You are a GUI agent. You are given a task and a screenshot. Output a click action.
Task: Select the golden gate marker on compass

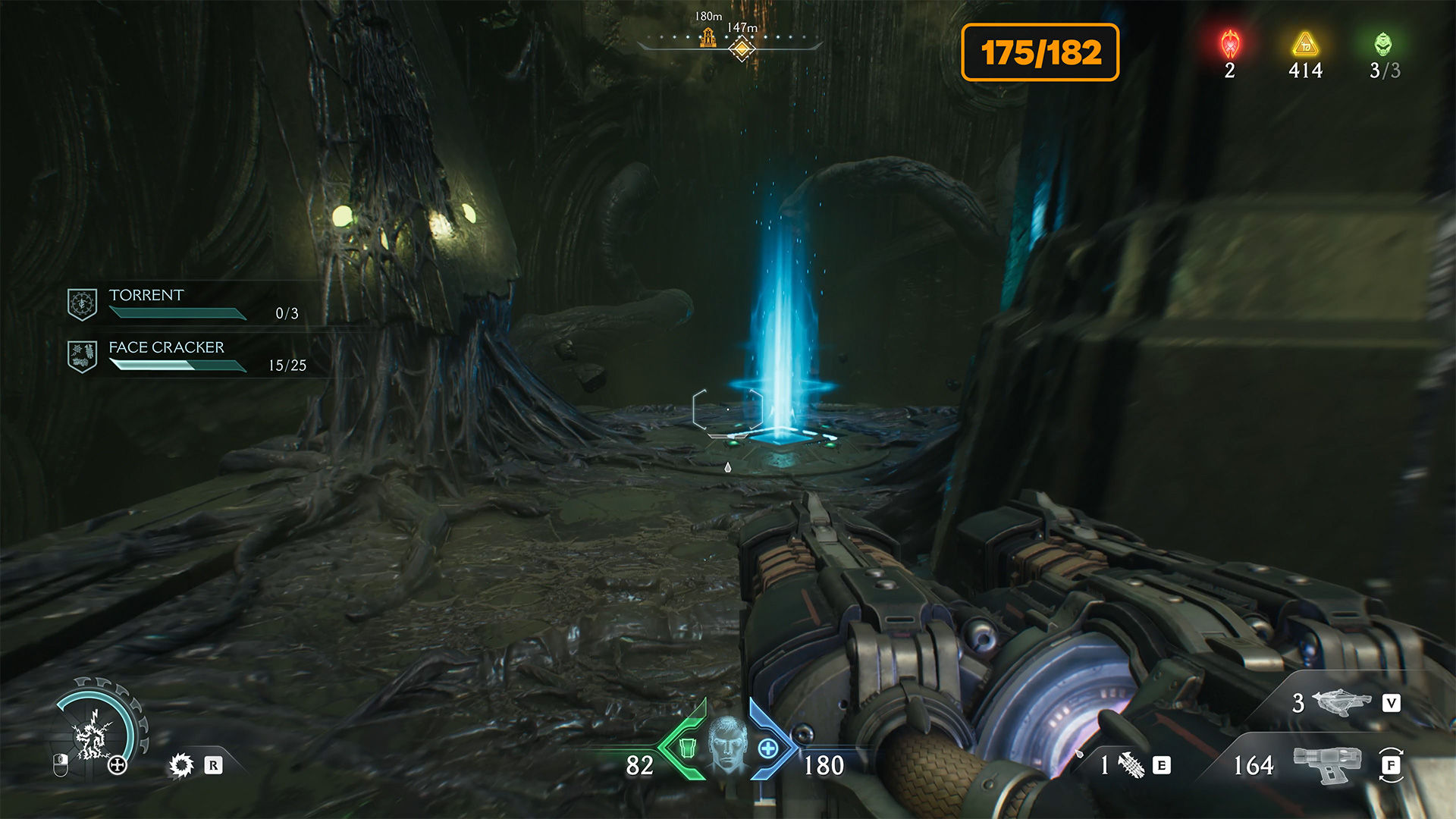click(708, 37)
